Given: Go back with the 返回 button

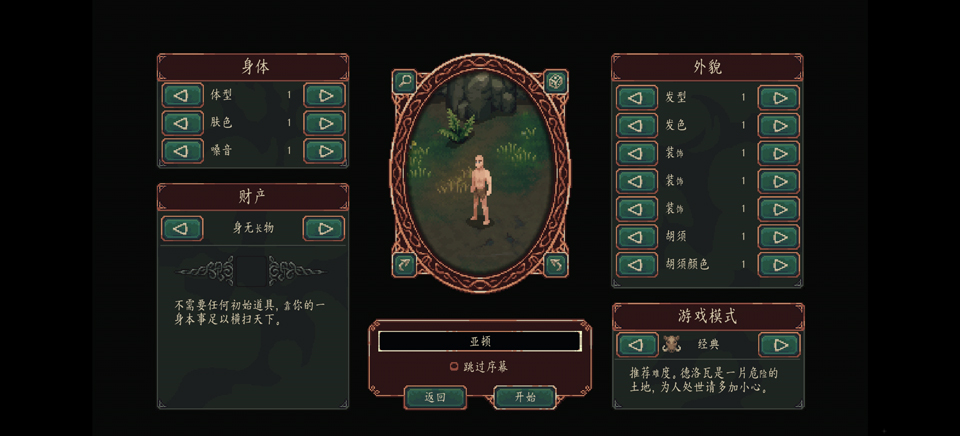Looking at the screenshot, I should click(435, 397).
